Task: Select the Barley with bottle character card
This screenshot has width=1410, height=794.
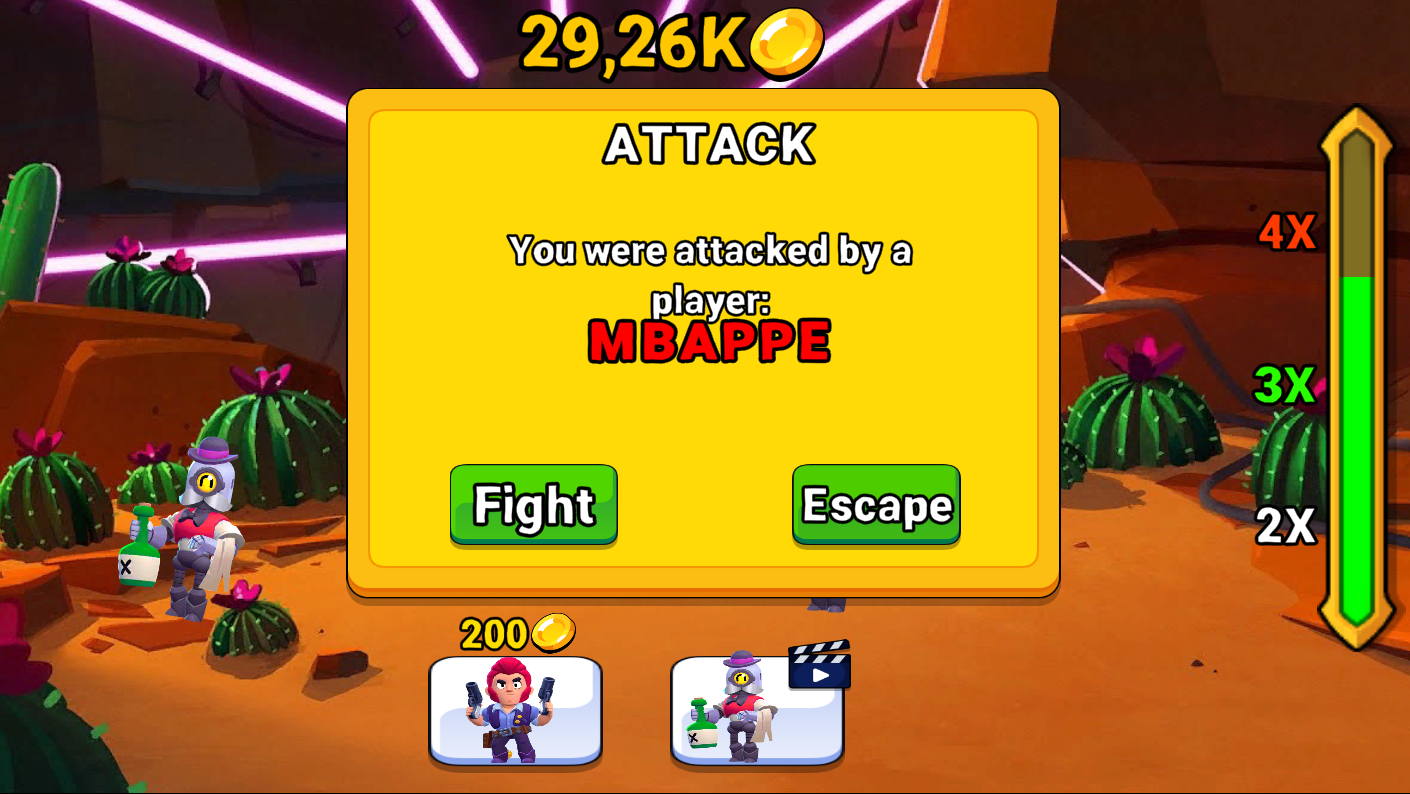Action: tap(757, 712)
